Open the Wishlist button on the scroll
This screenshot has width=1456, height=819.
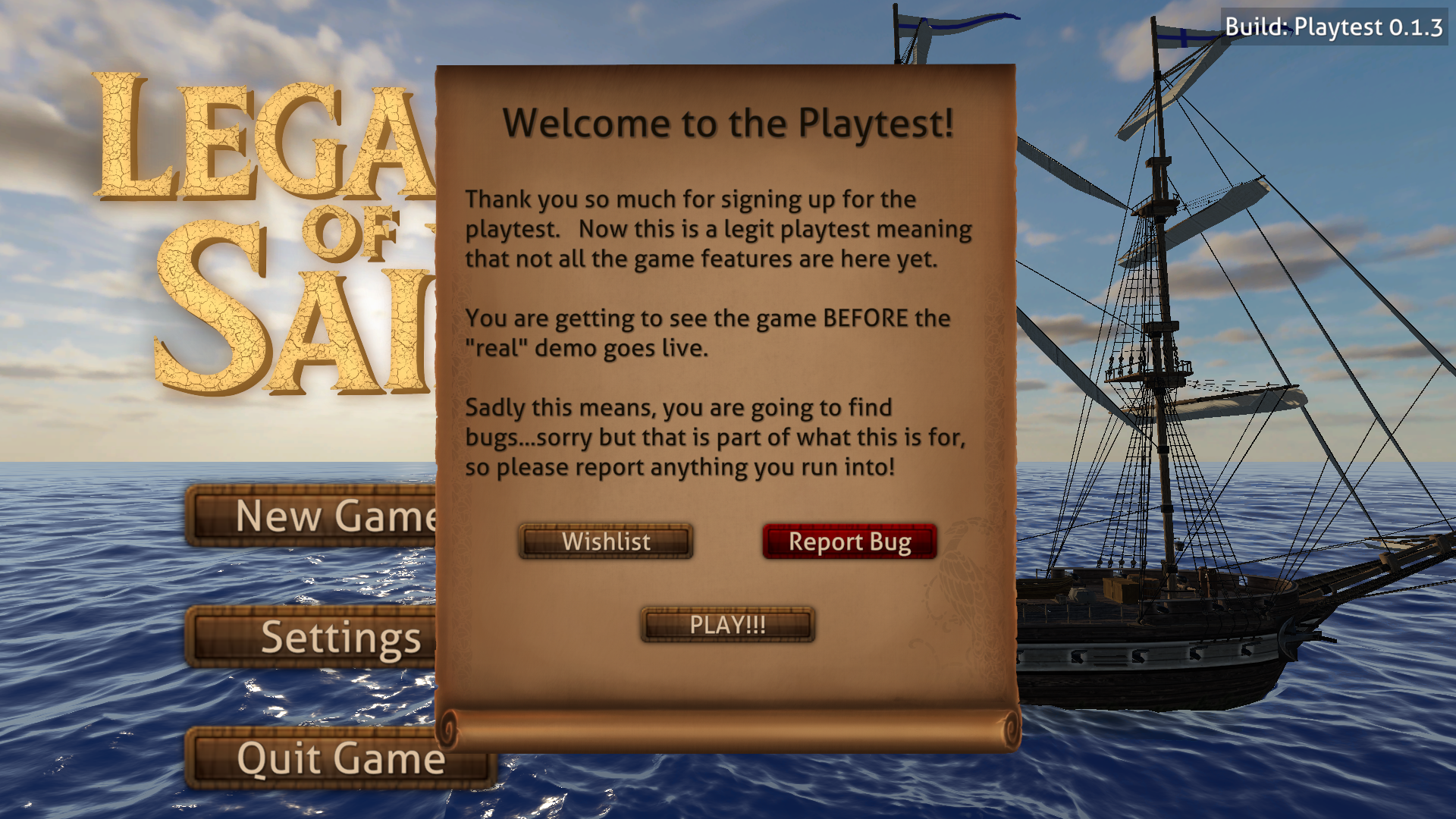click(x=606, y=541)
